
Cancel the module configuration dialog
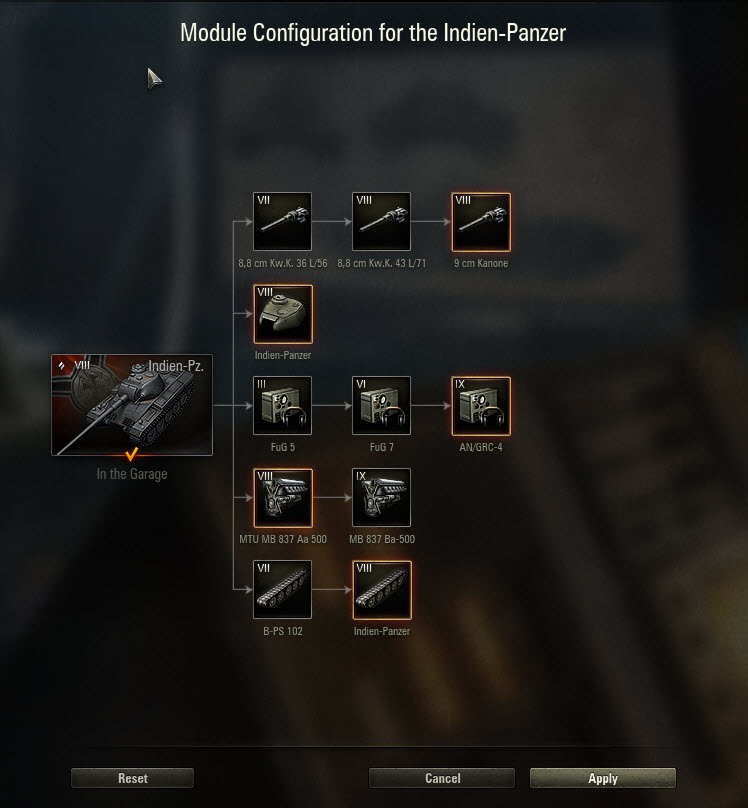pyautogui.click(x=442, y=778)
